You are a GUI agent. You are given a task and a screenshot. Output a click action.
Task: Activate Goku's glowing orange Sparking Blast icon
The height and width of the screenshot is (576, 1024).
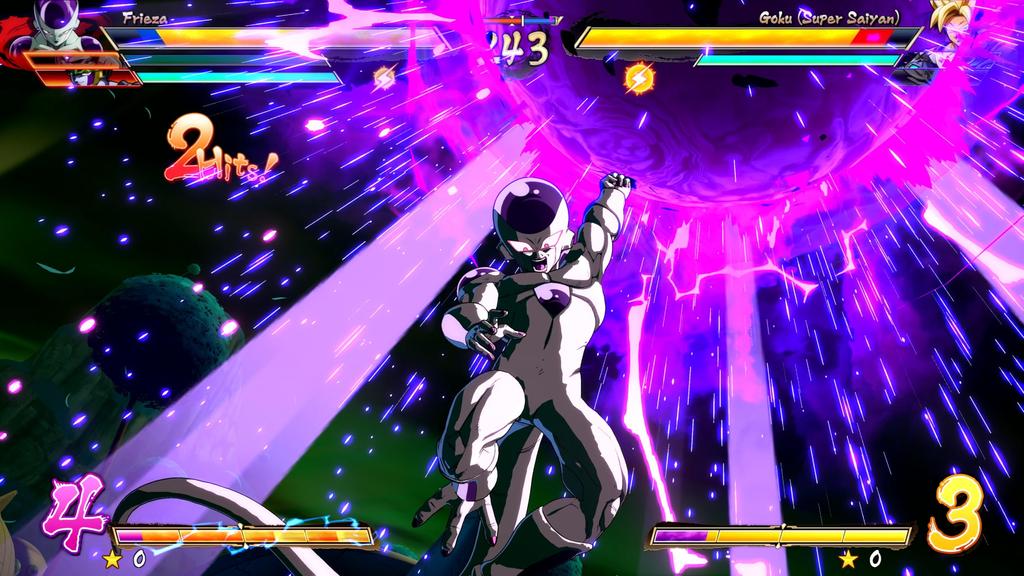(637, 76)
